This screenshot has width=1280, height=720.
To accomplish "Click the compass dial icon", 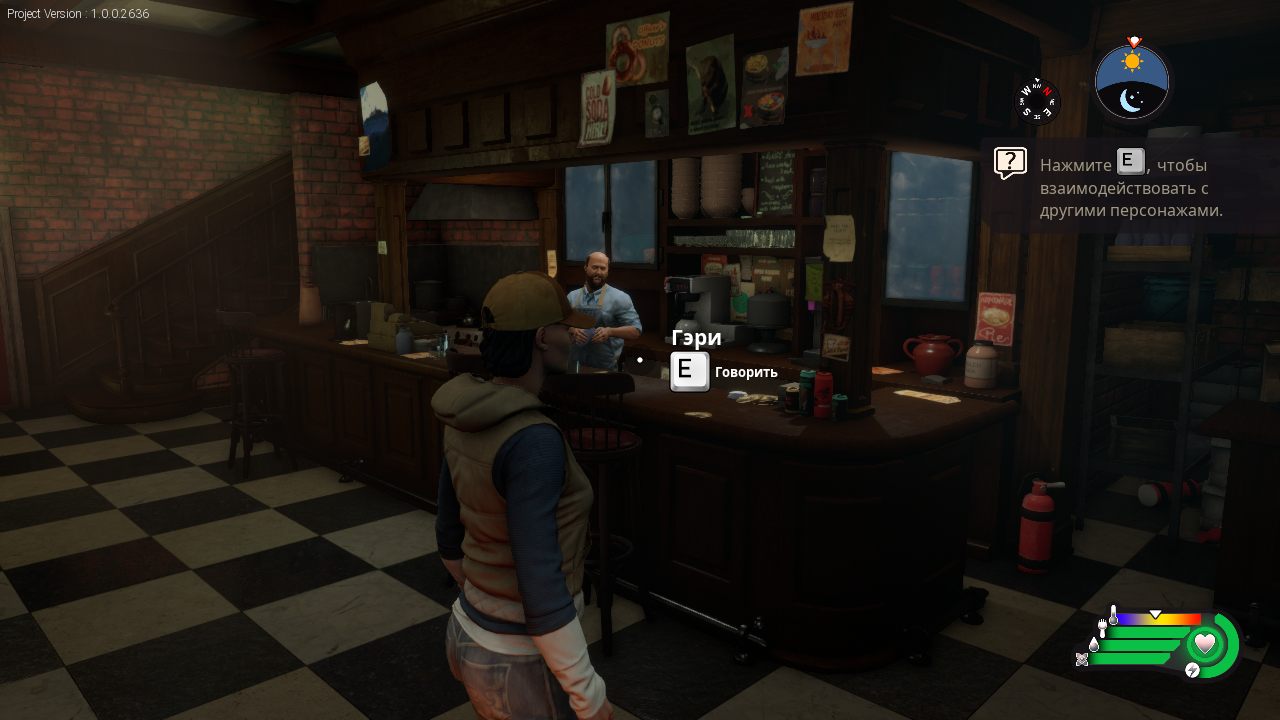I will [1037, 100].
